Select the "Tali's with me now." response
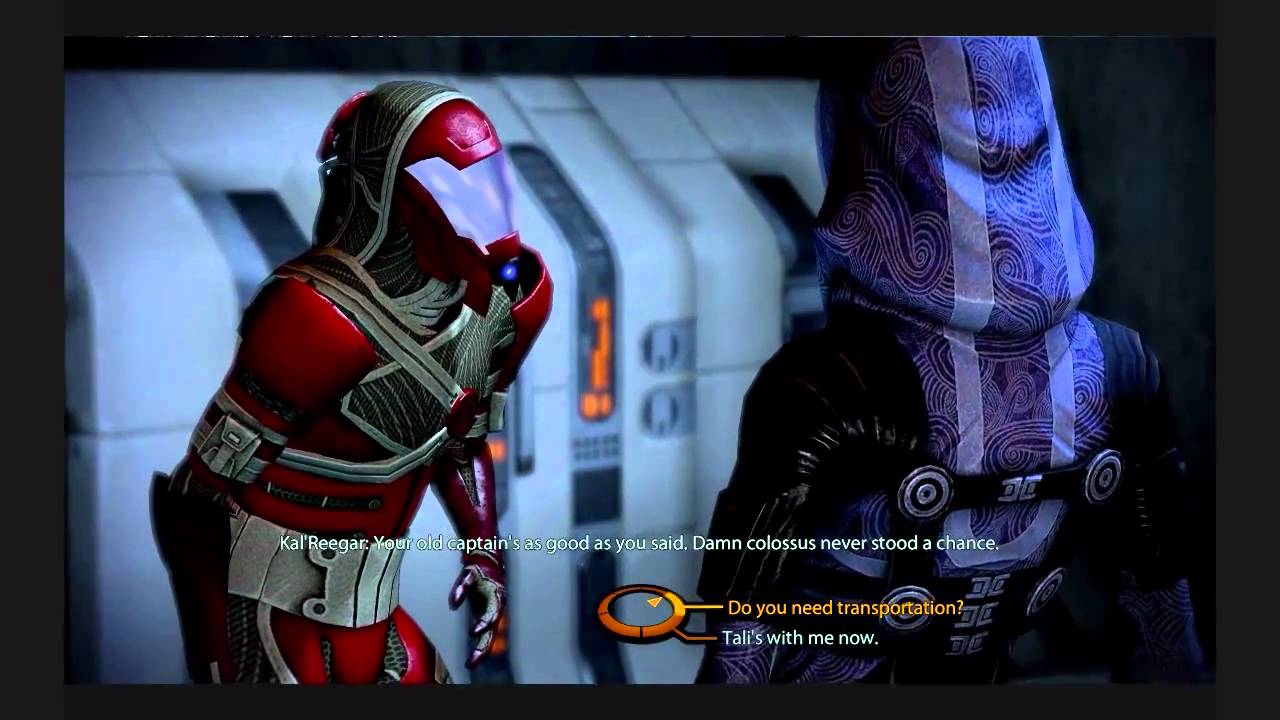The height and width of the screenshot is (720, 1280). [800, 637]
